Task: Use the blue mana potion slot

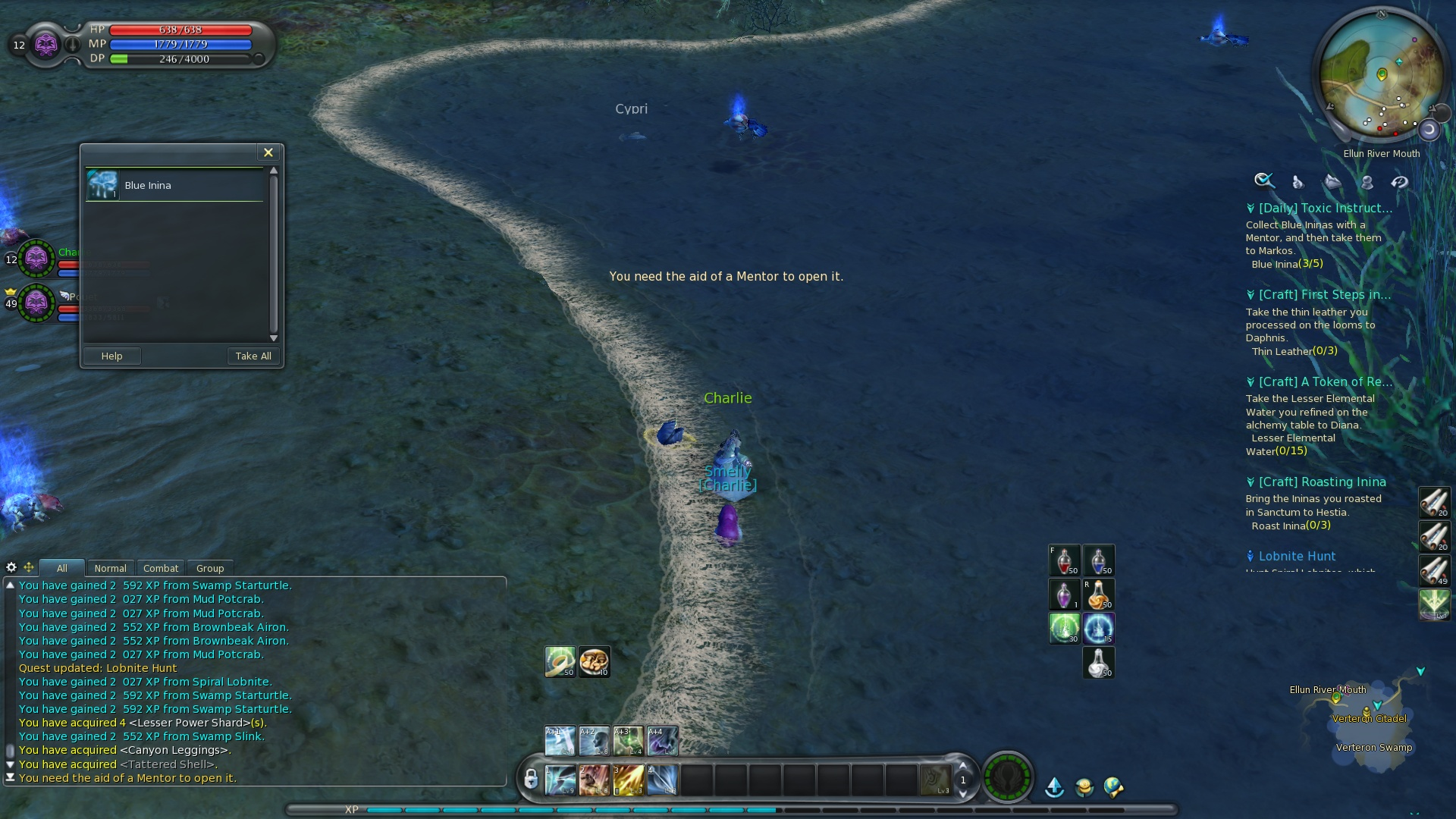Action: (x=1098, y=560)
